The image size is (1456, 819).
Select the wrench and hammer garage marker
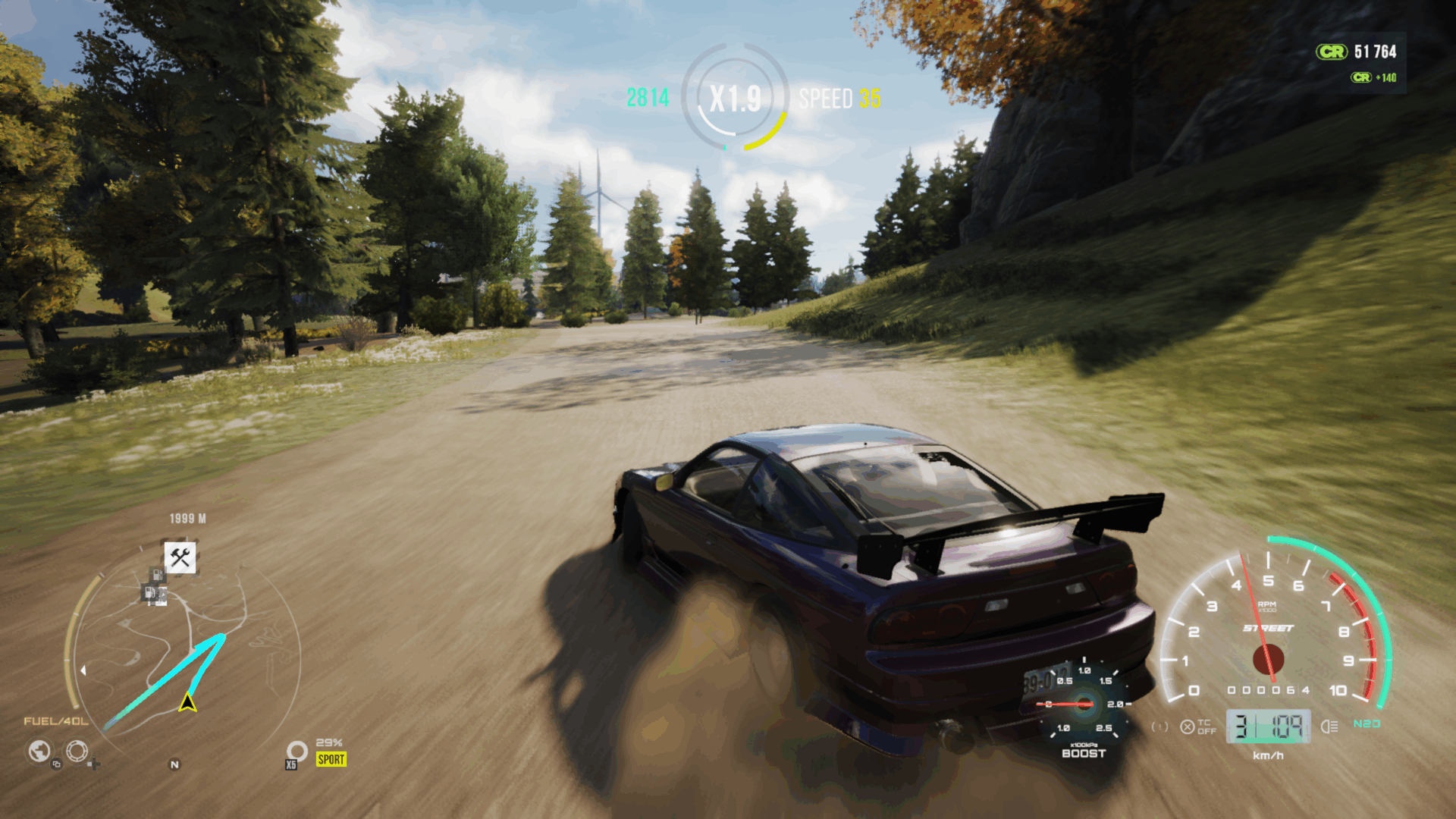pos(180,557)
